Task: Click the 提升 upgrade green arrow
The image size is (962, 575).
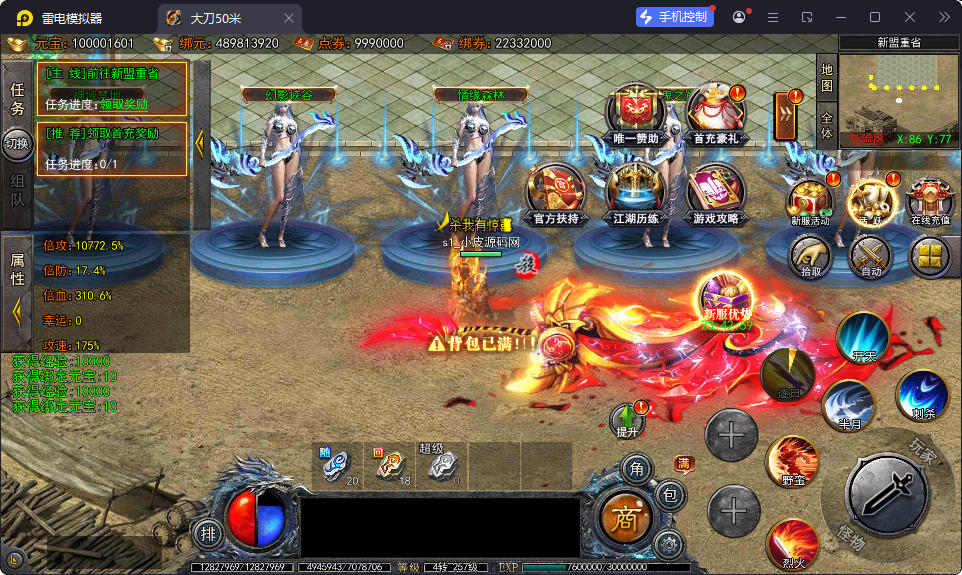Action: [x=628, y=420]
